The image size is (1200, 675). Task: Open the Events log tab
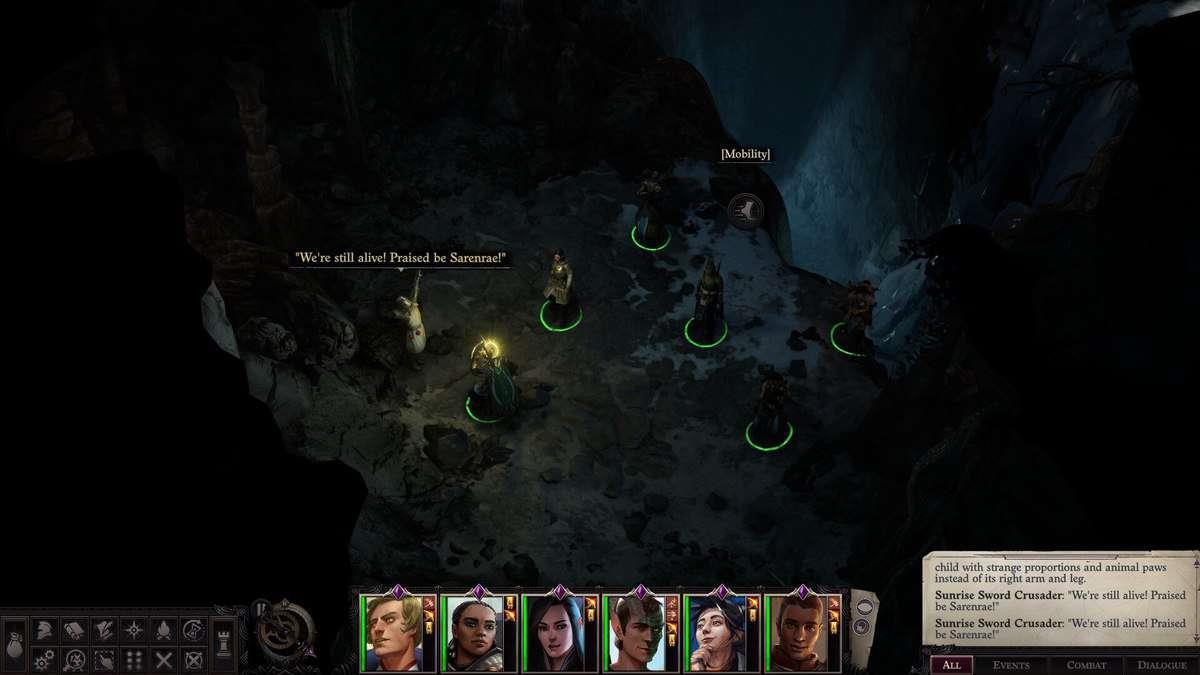(x=1011, y=665)
